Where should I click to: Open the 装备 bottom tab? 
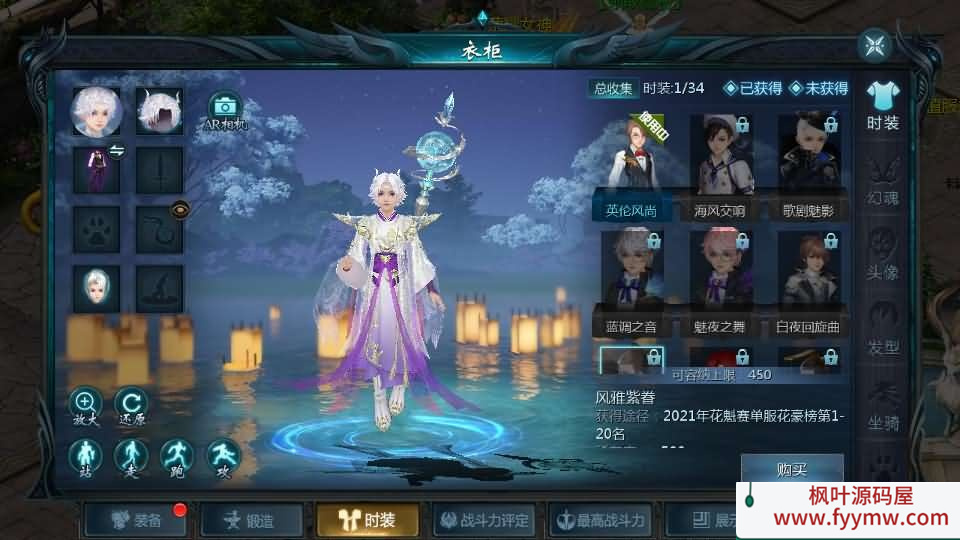tap(136, 520)
